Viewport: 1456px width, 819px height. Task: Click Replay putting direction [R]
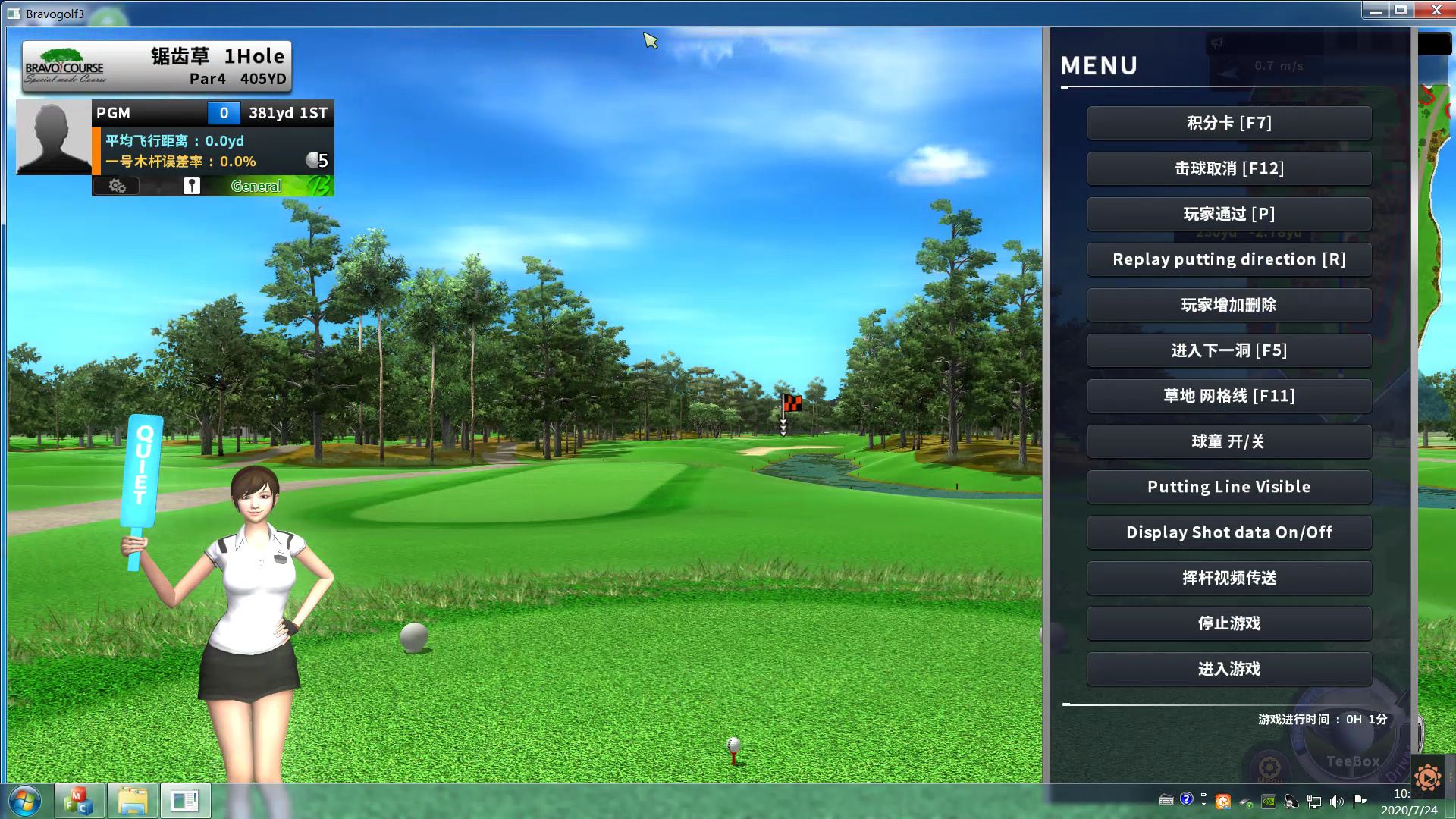[1228, 259]
